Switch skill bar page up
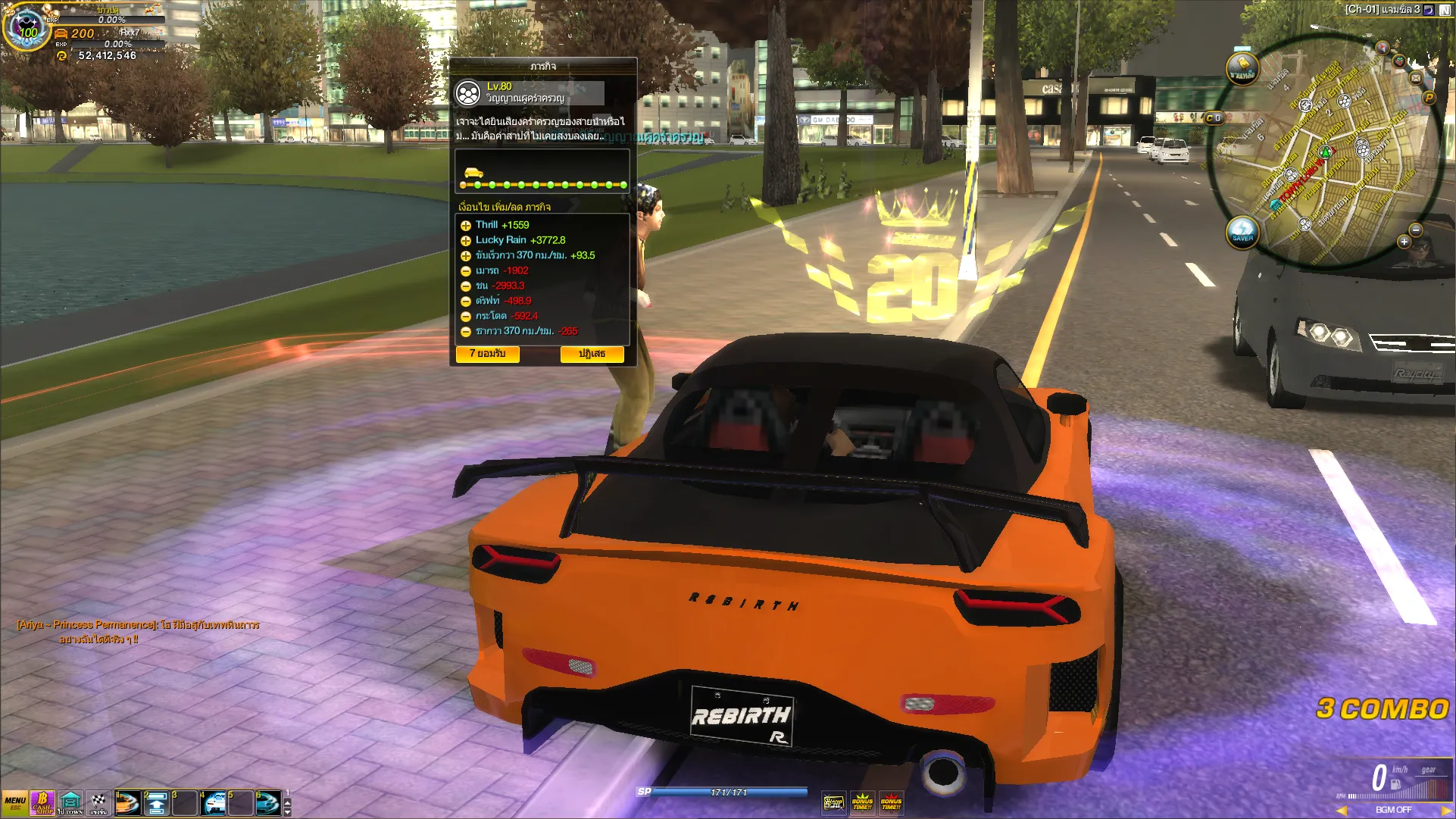The height and width of the screenshot is (819, 1456). click(287, 800)
